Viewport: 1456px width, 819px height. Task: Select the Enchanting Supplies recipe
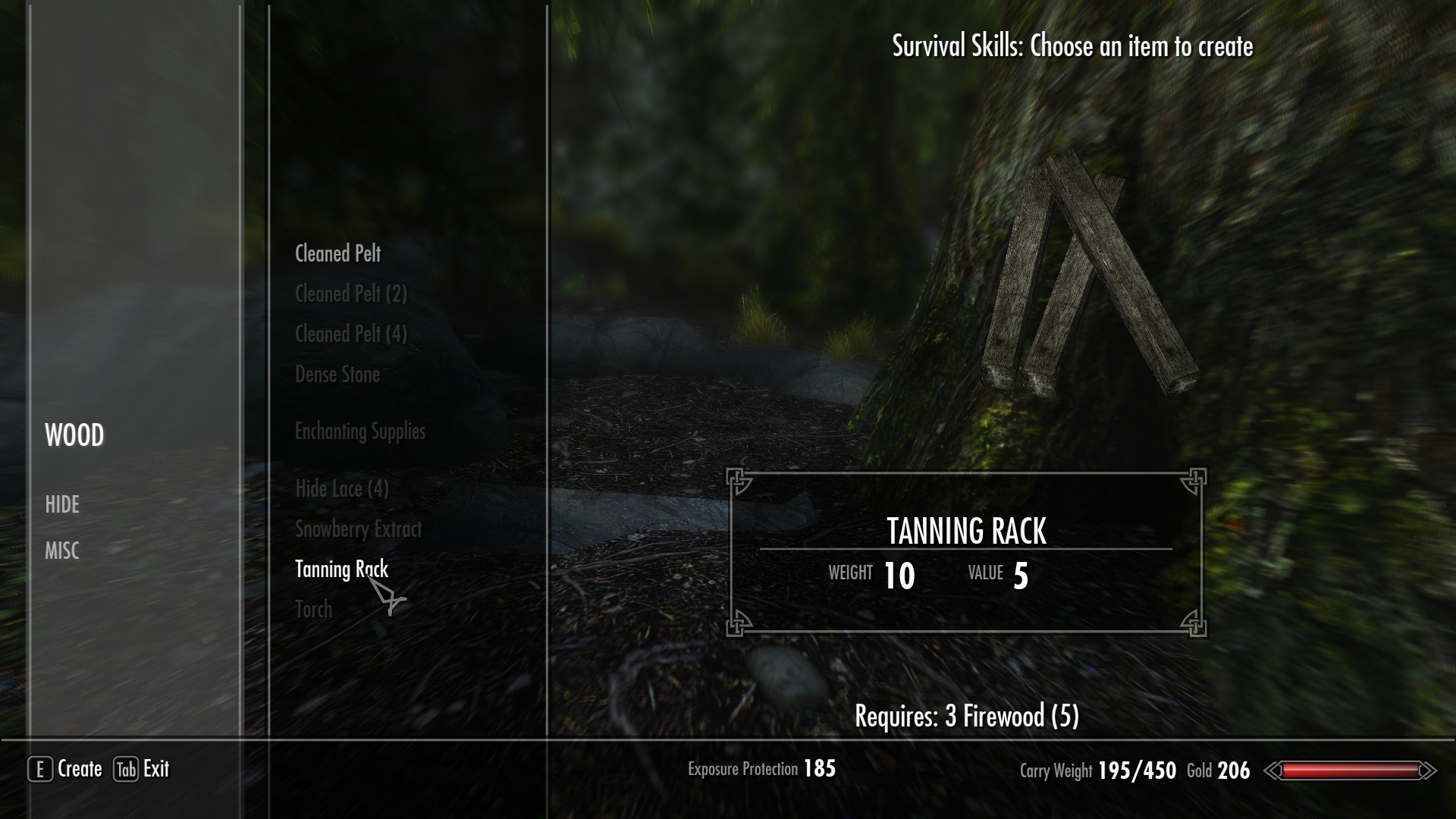click(359, 431)
